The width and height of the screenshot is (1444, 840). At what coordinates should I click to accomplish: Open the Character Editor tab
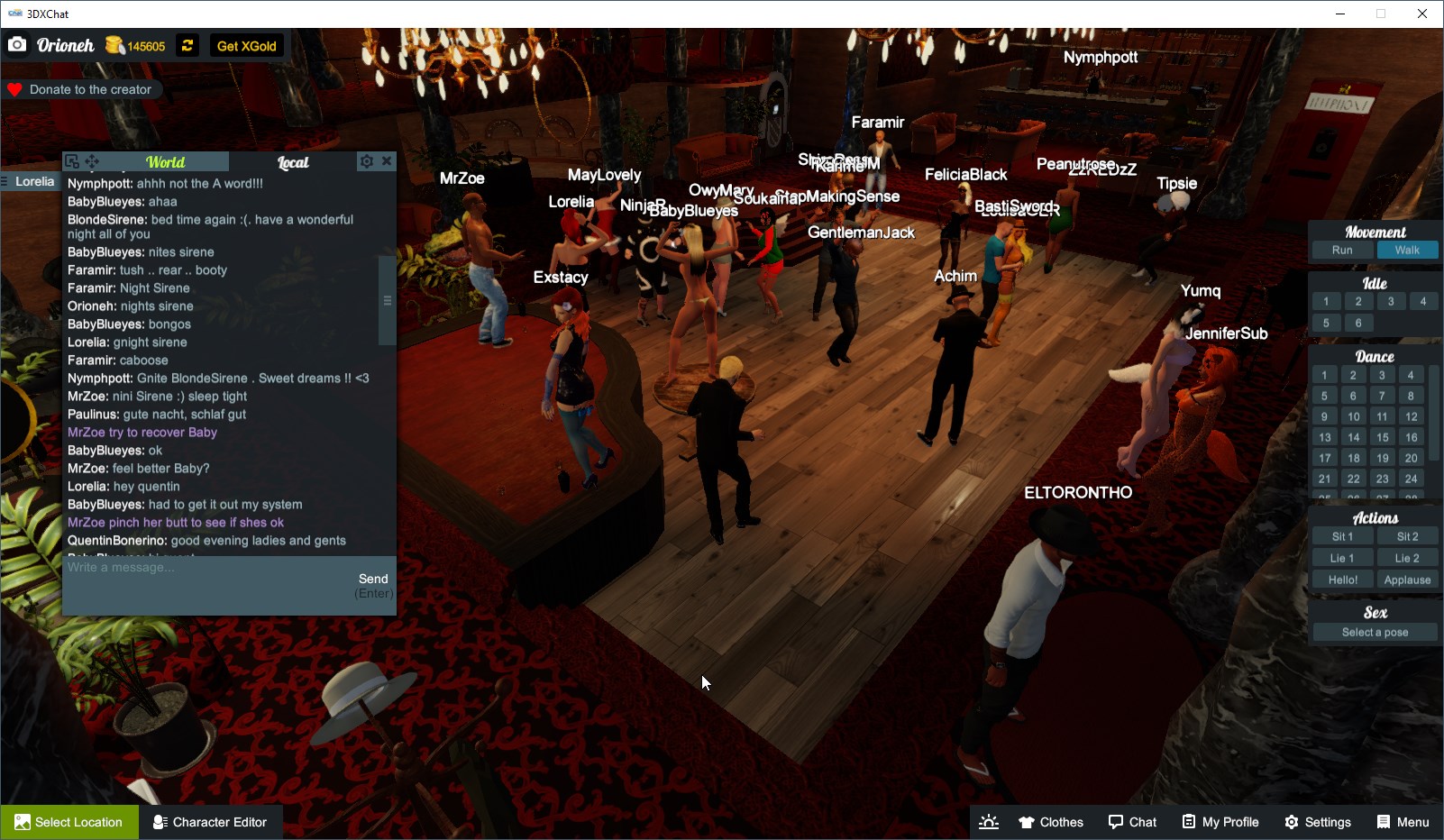(211, 821)
